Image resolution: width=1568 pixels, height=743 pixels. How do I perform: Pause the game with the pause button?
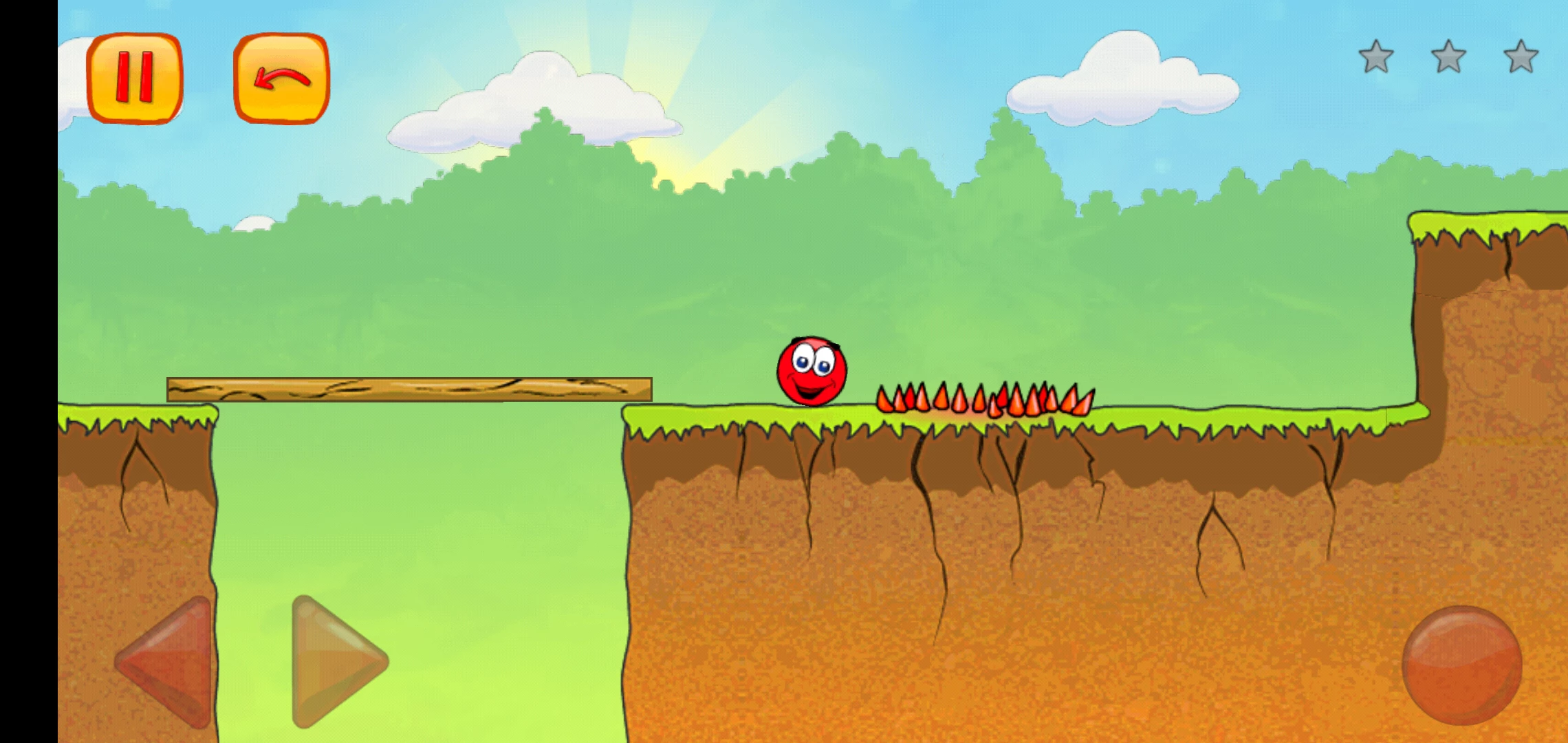[x=135, y=78]
